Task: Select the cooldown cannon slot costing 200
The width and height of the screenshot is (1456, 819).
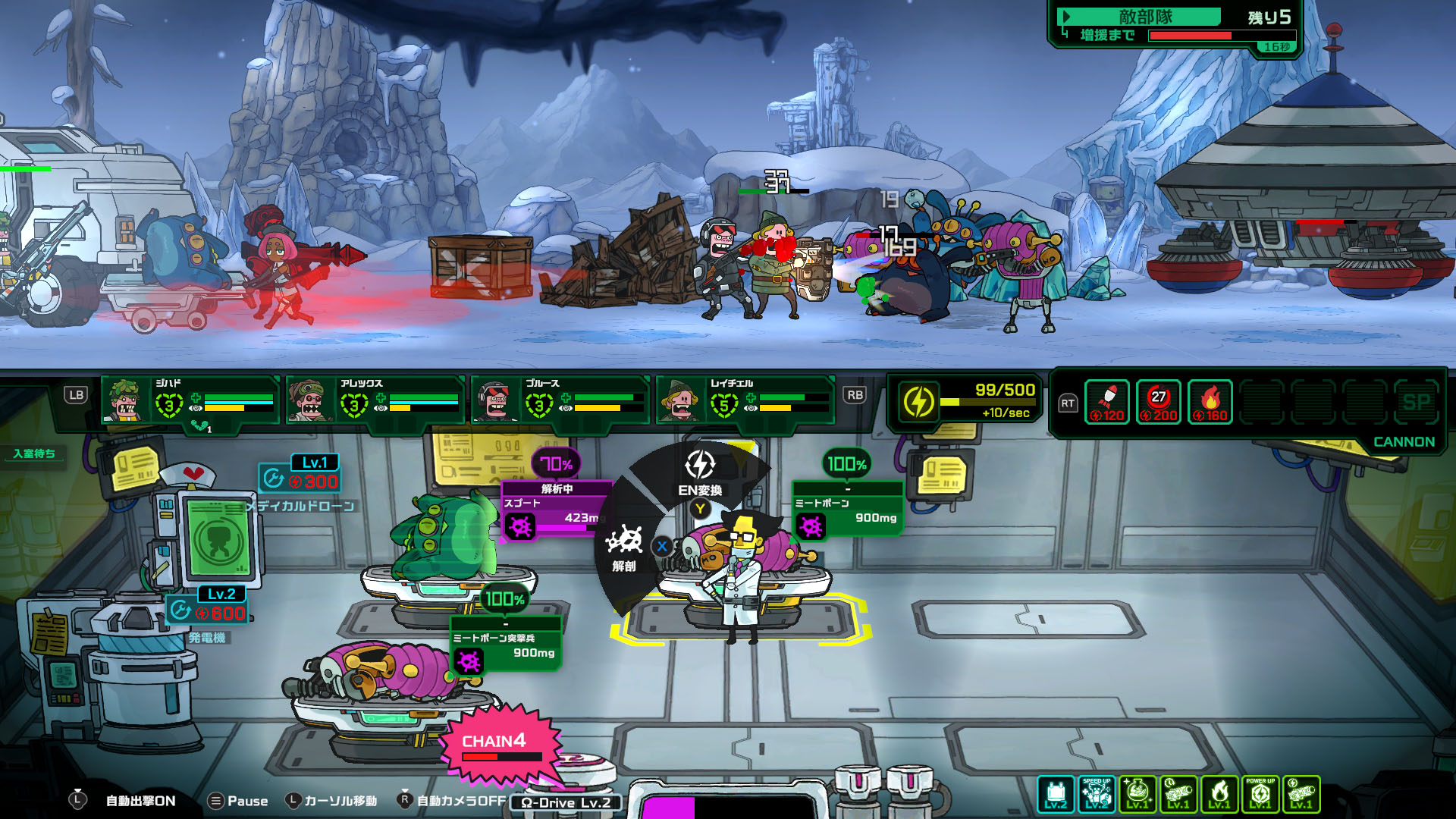Action: [x=1159, y=402]
